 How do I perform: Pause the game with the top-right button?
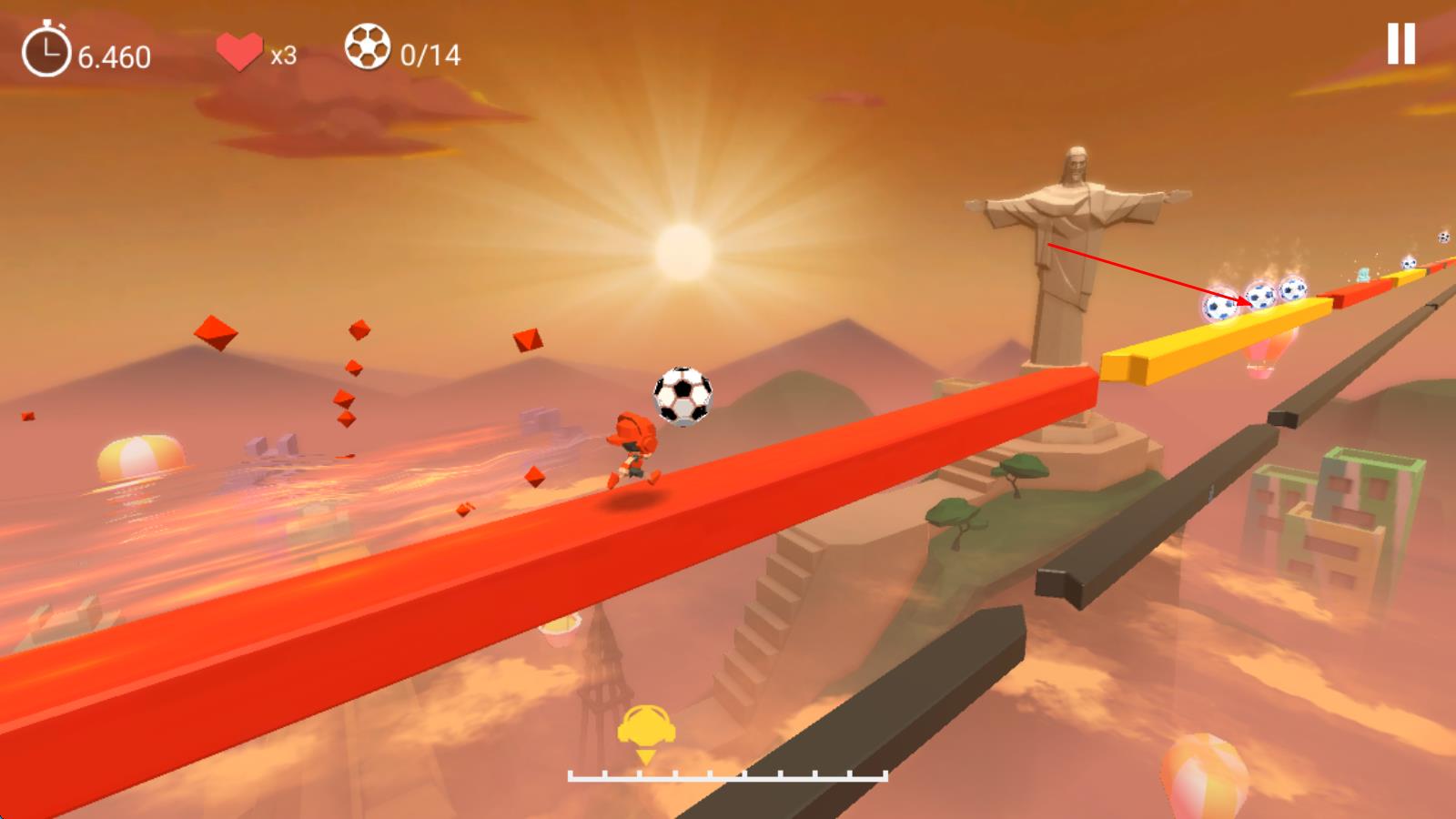(x=1400, y=44)
